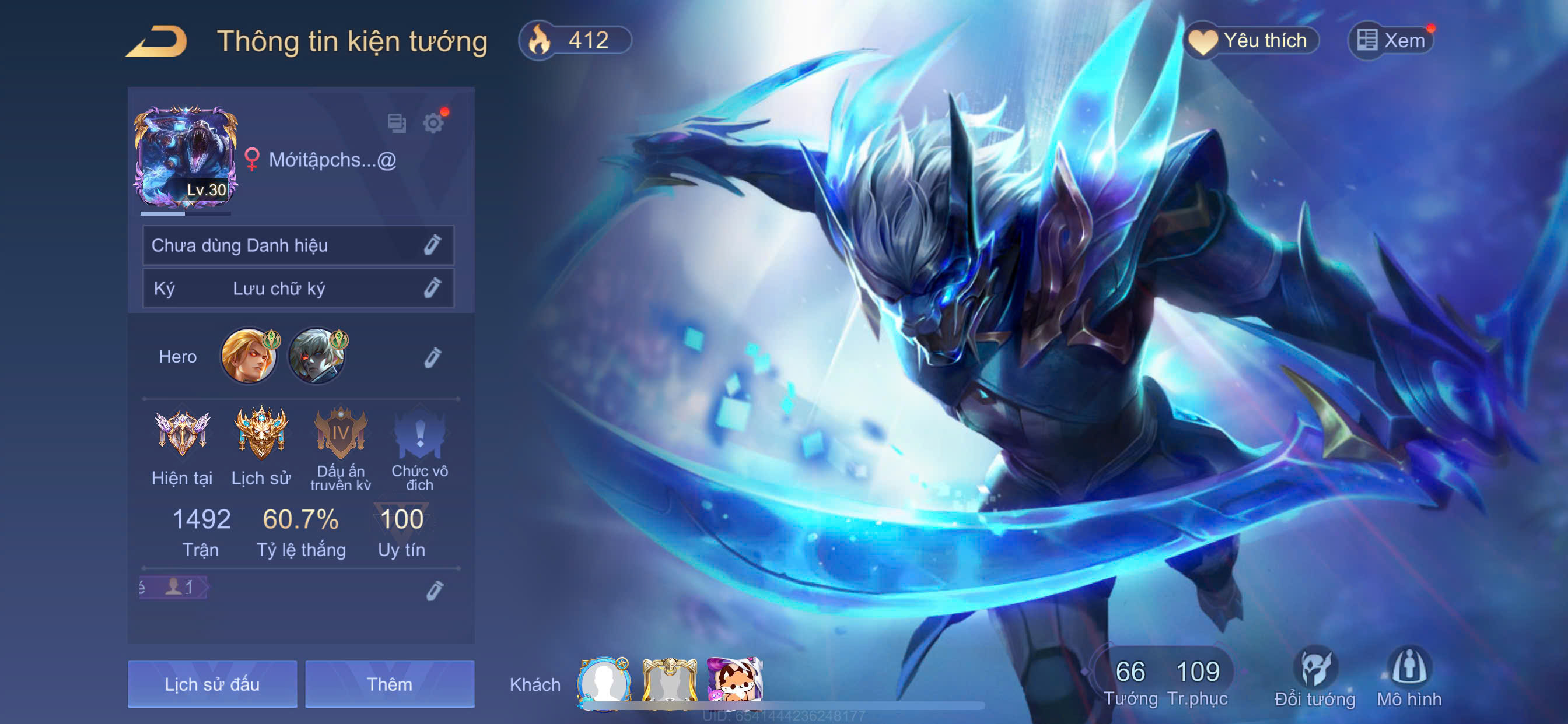Edit the Chưa dùng Danh hiệu title
This screenshot has width=1568, height=724.
(x=432, y=245)
